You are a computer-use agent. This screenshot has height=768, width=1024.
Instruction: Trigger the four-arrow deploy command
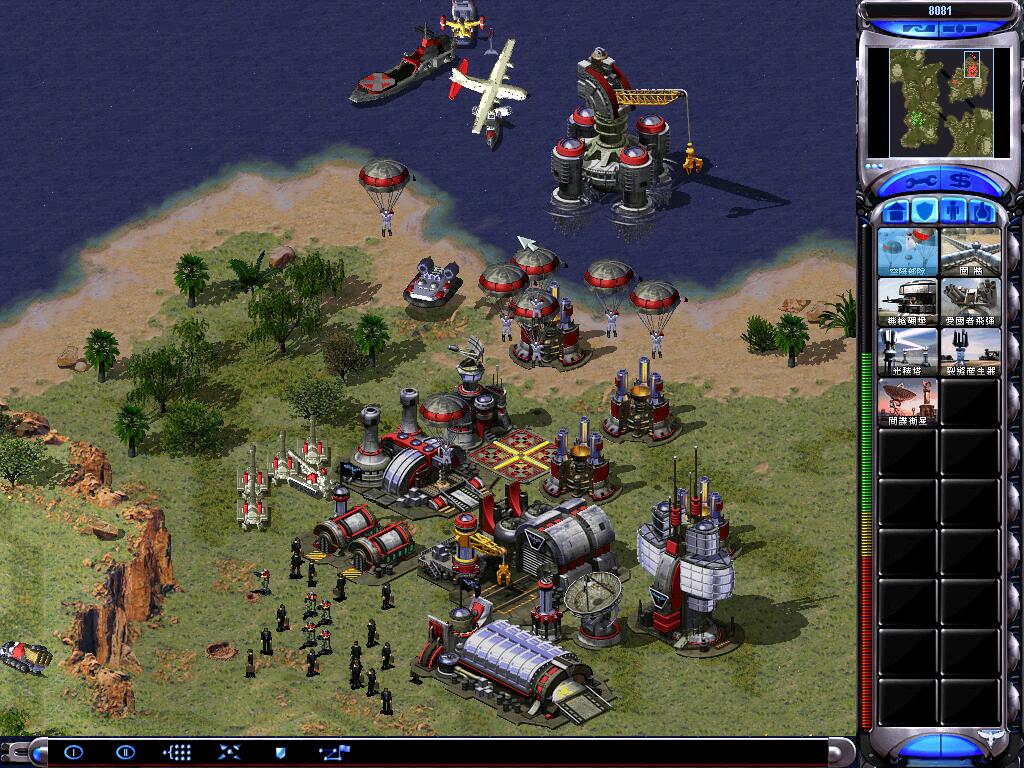click(229, 752)
